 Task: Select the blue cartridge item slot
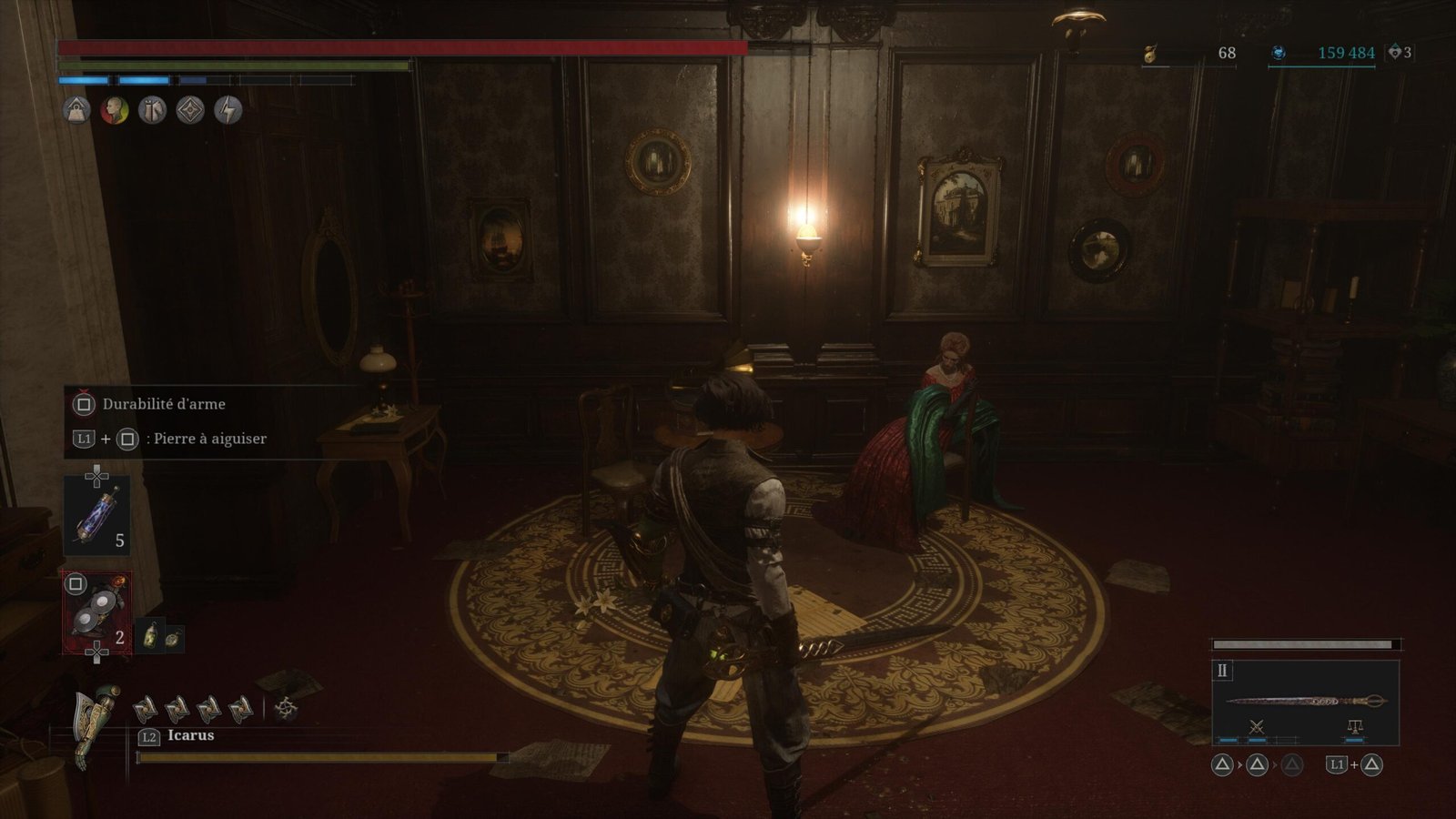96,517
